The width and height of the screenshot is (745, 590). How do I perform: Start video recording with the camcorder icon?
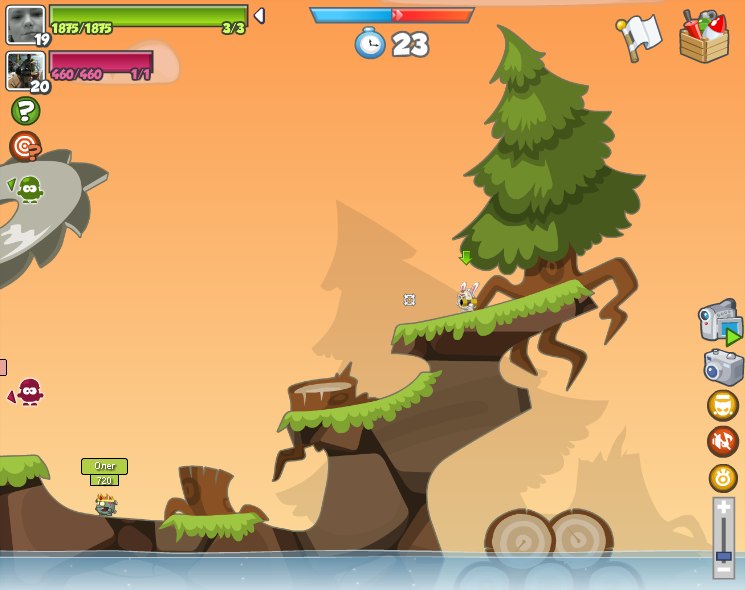pyautogui.click(x=719, y=324)
